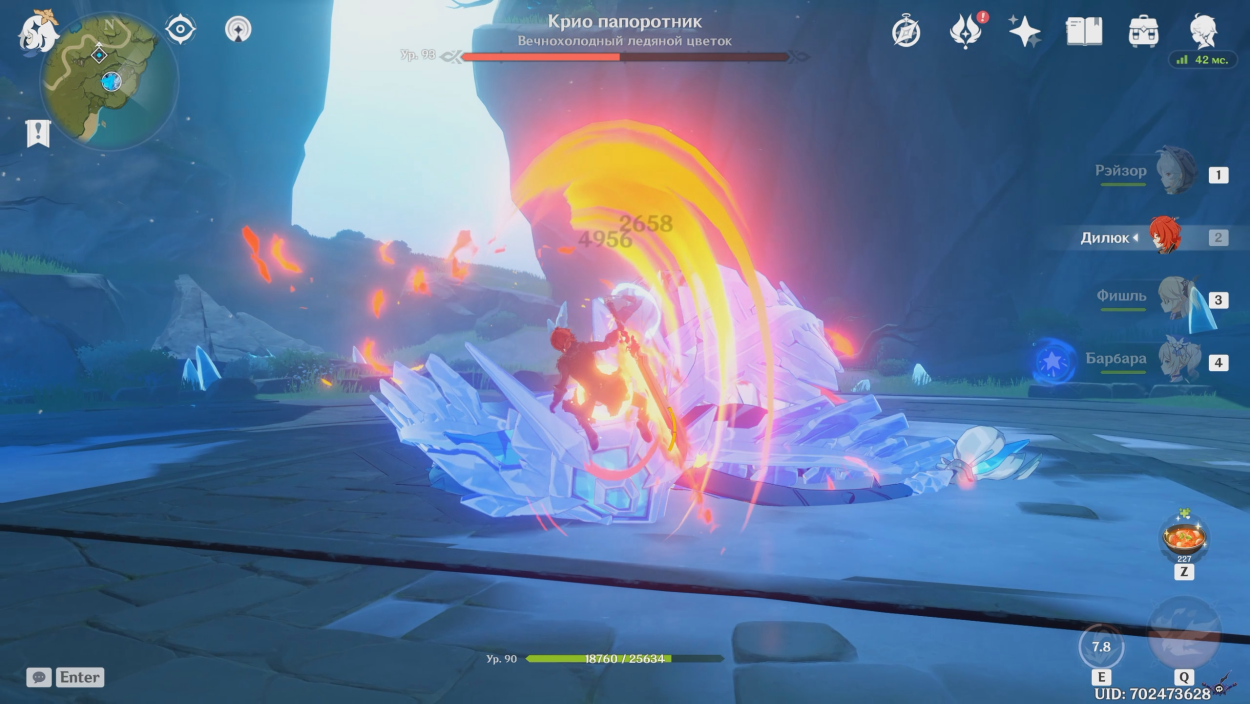Screen dimensions: 1250x704
Task: Open the circular minimap
Action: pyautogui.click(x=109, y=80)
